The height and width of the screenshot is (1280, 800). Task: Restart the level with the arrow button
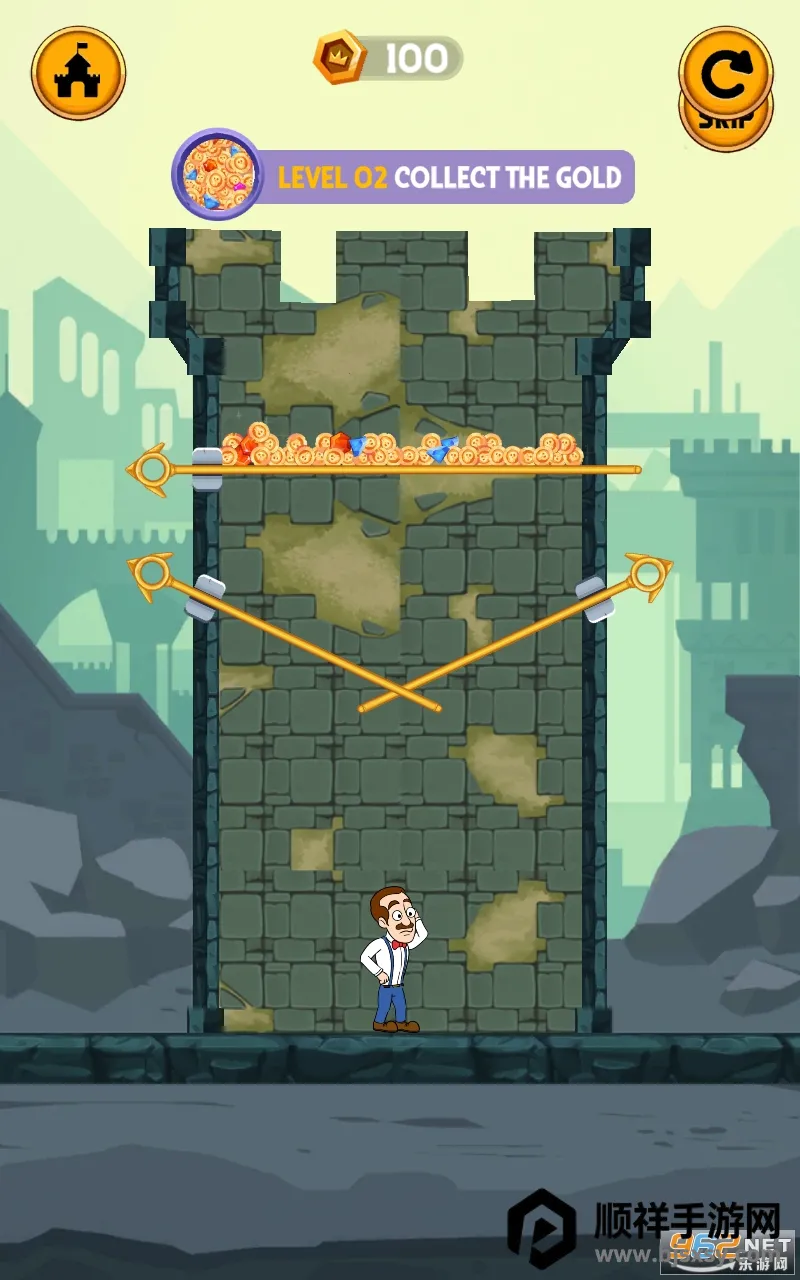click(725, 68)
